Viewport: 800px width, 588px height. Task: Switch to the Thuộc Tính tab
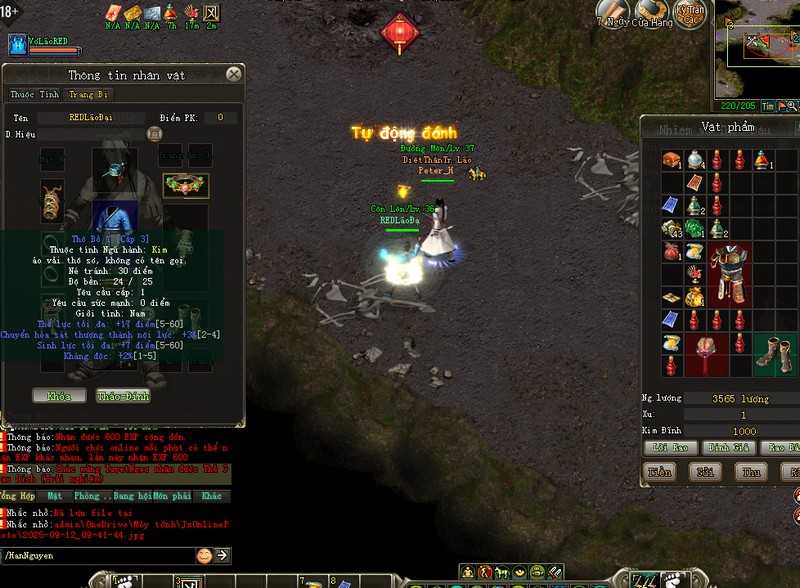coord(35,95)
